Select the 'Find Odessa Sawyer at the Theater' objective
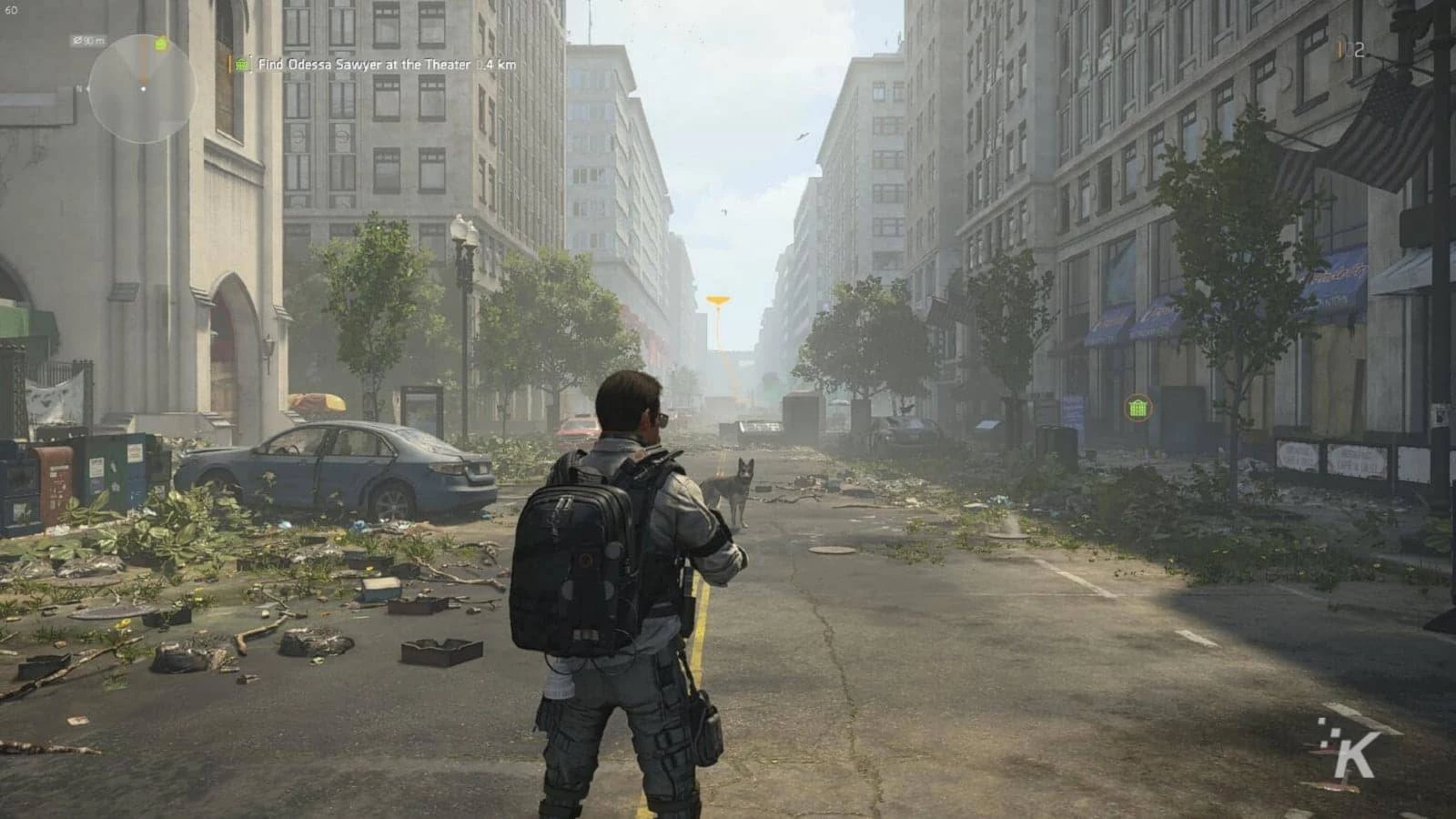The image size is (1456, 819). [x=362, y=65]
